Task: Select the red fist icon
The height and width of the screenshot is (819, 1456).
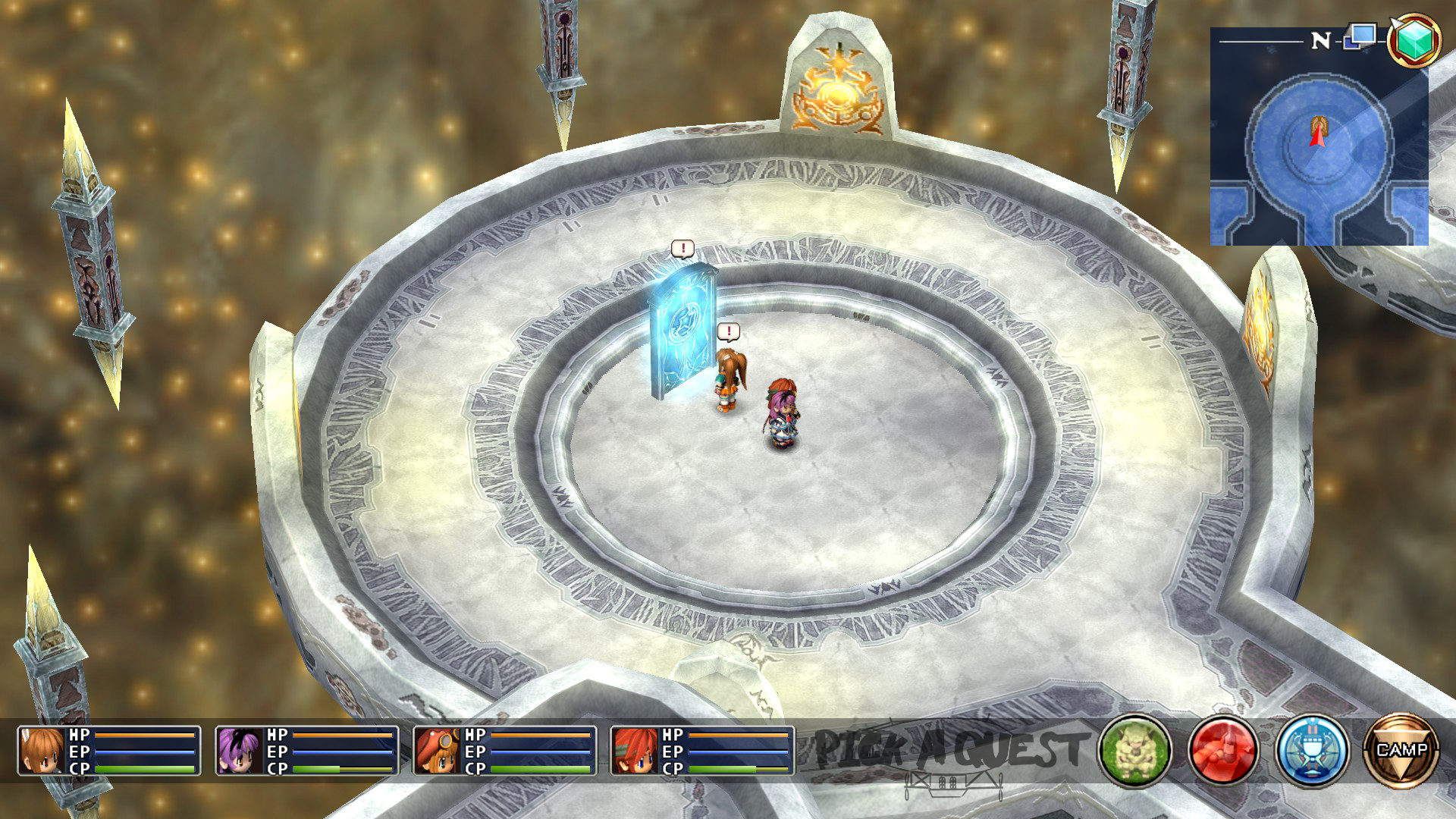Action: click(x=1223, y=750)
